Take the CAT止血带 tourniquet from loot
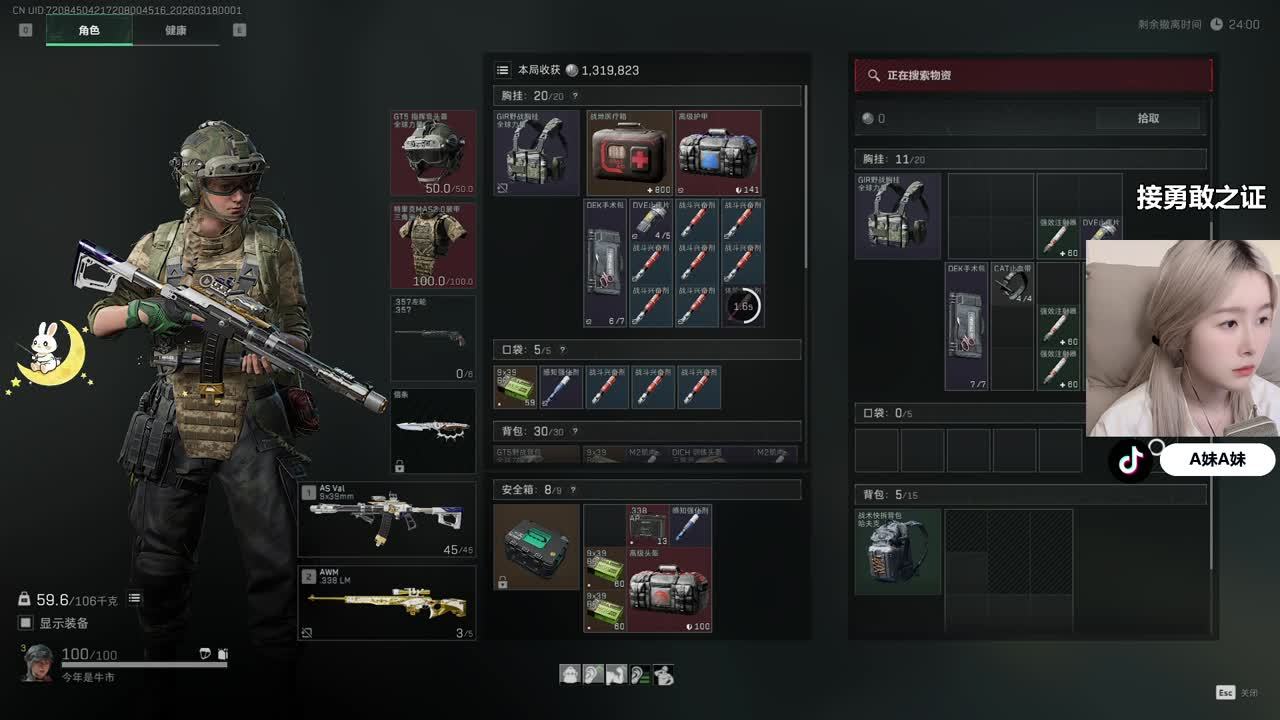Viewport: 1280px width, 720px height. (x=1012, y=283)
